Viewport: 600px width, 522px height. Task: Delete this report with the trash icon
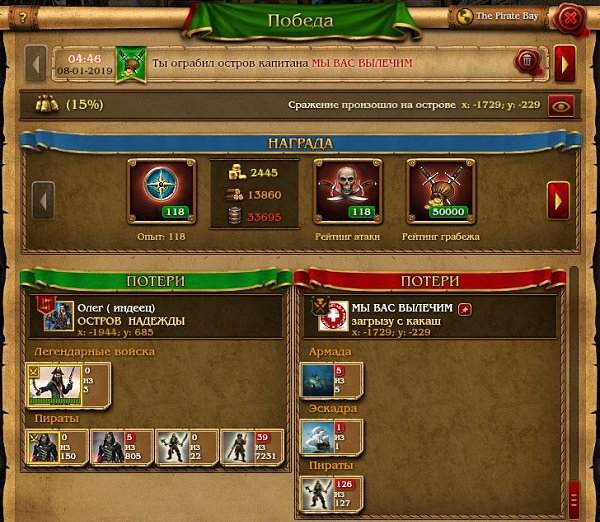click(526, 63)
